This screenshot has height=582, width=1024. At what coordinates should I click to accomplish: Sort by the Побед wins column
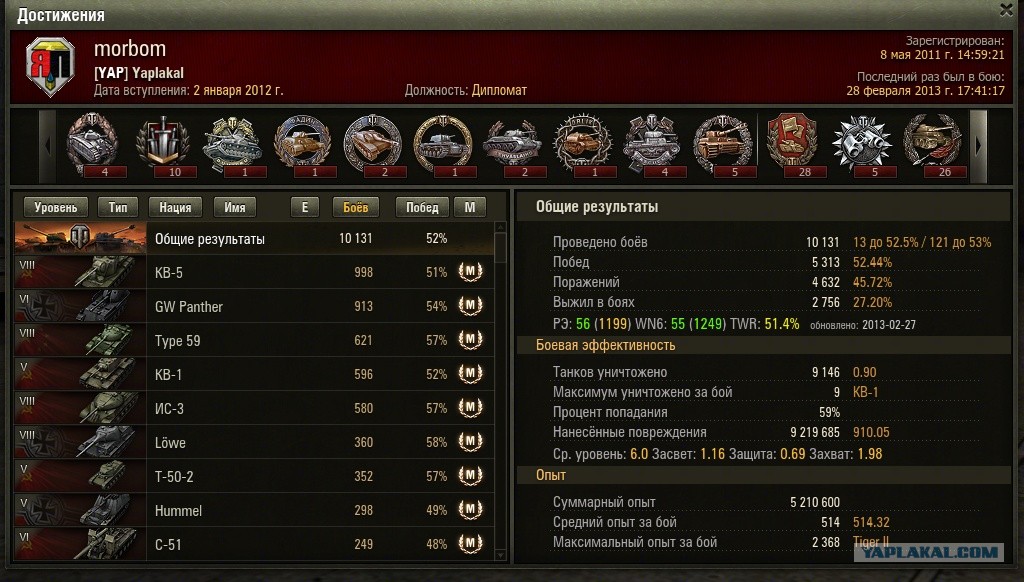422,208
